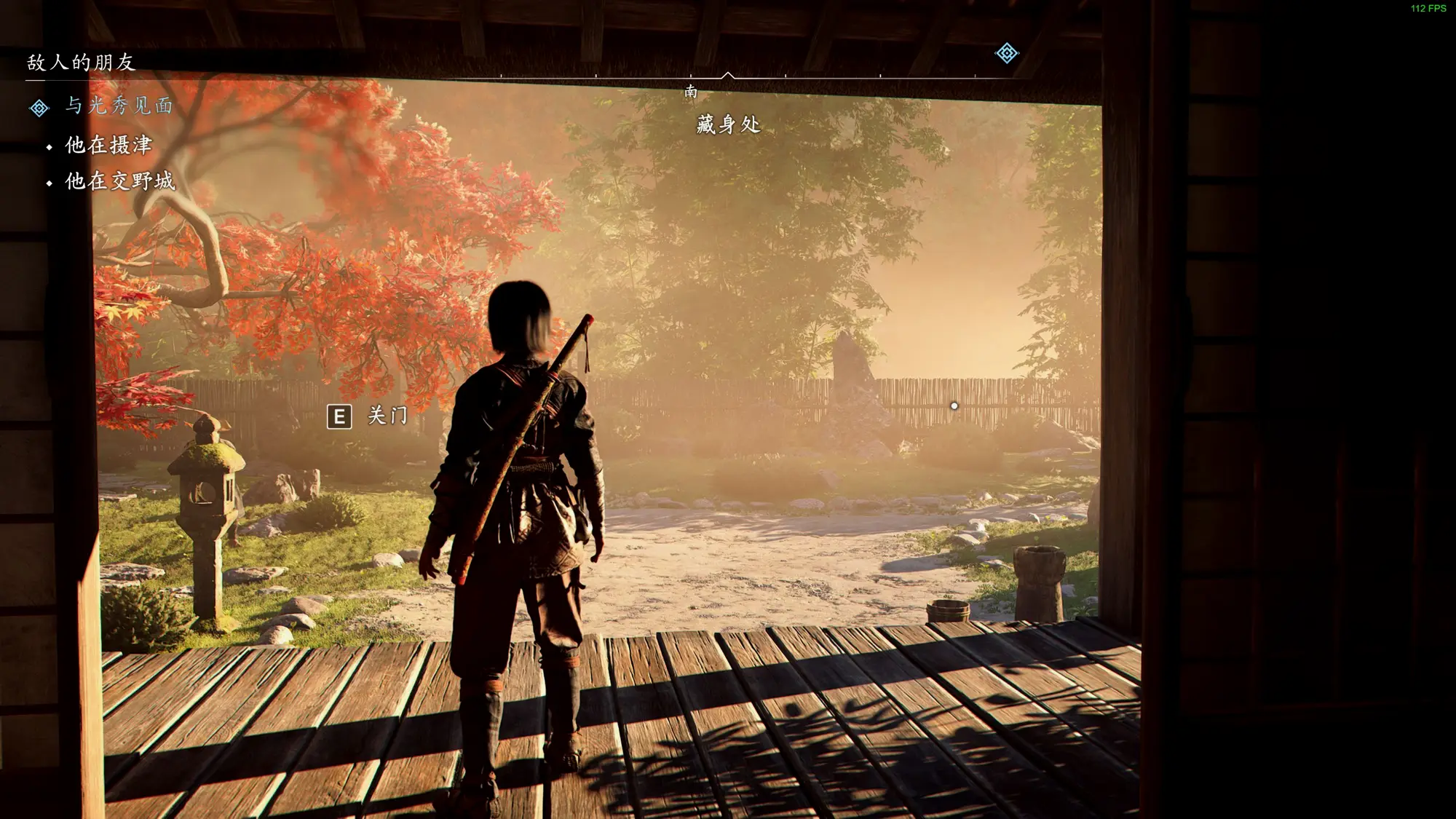The width and height of the screenshot is (1456, 819).
Task: Select the 敌人的朋友 quest title
Action: (x=82, y=63)
